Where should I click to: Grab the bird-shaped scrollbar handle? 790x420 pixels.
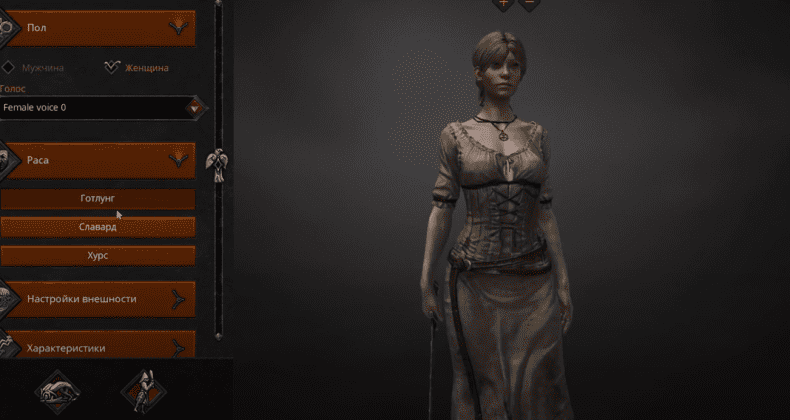[216, 162]
